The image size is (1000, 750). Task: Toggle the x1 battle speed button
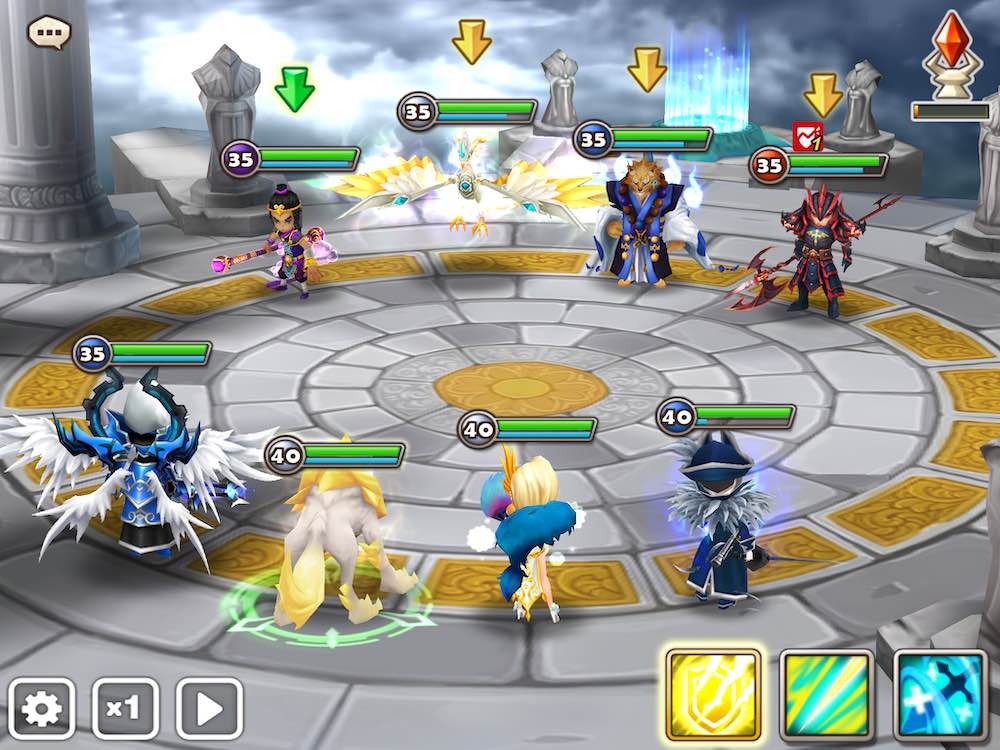pos(125,708)
